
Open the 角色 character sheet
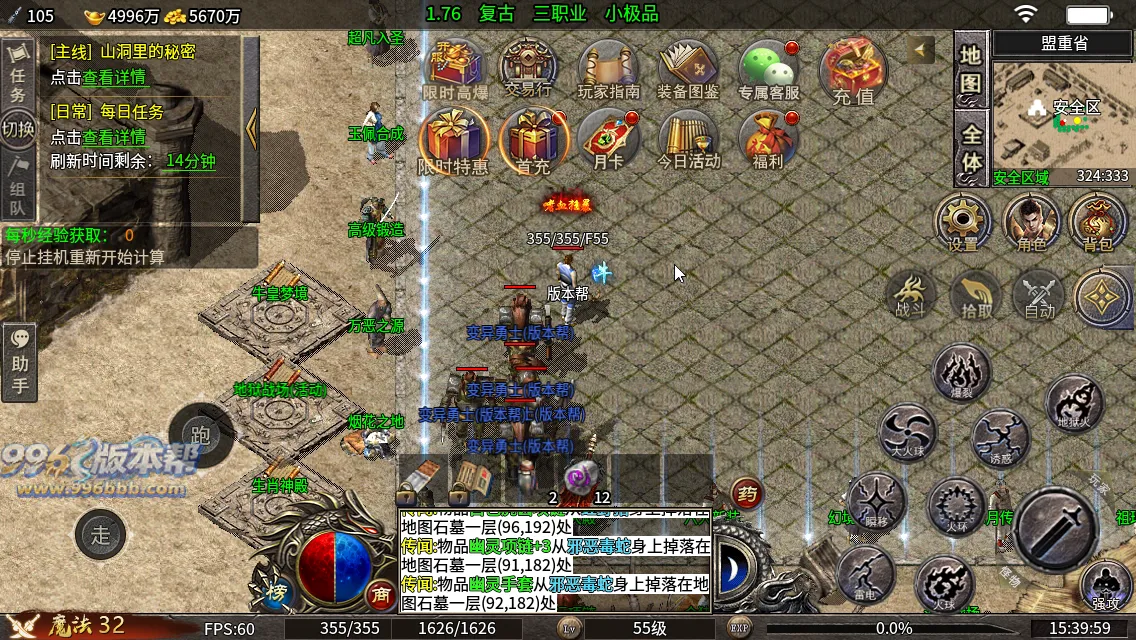[x=1031, y=220]
